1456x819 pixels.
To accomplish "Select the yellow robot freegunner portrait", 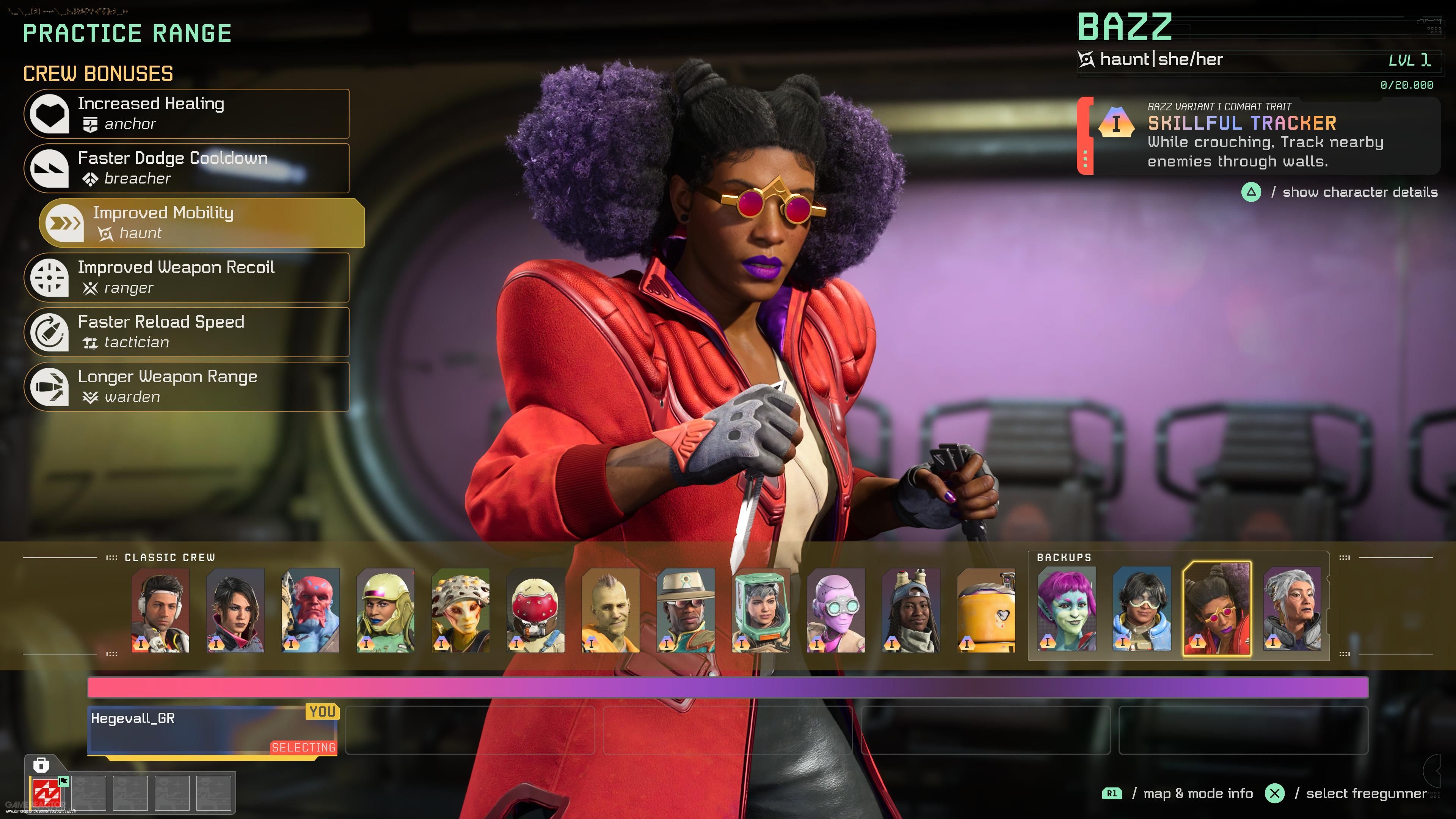I will (x=986, y=610).
